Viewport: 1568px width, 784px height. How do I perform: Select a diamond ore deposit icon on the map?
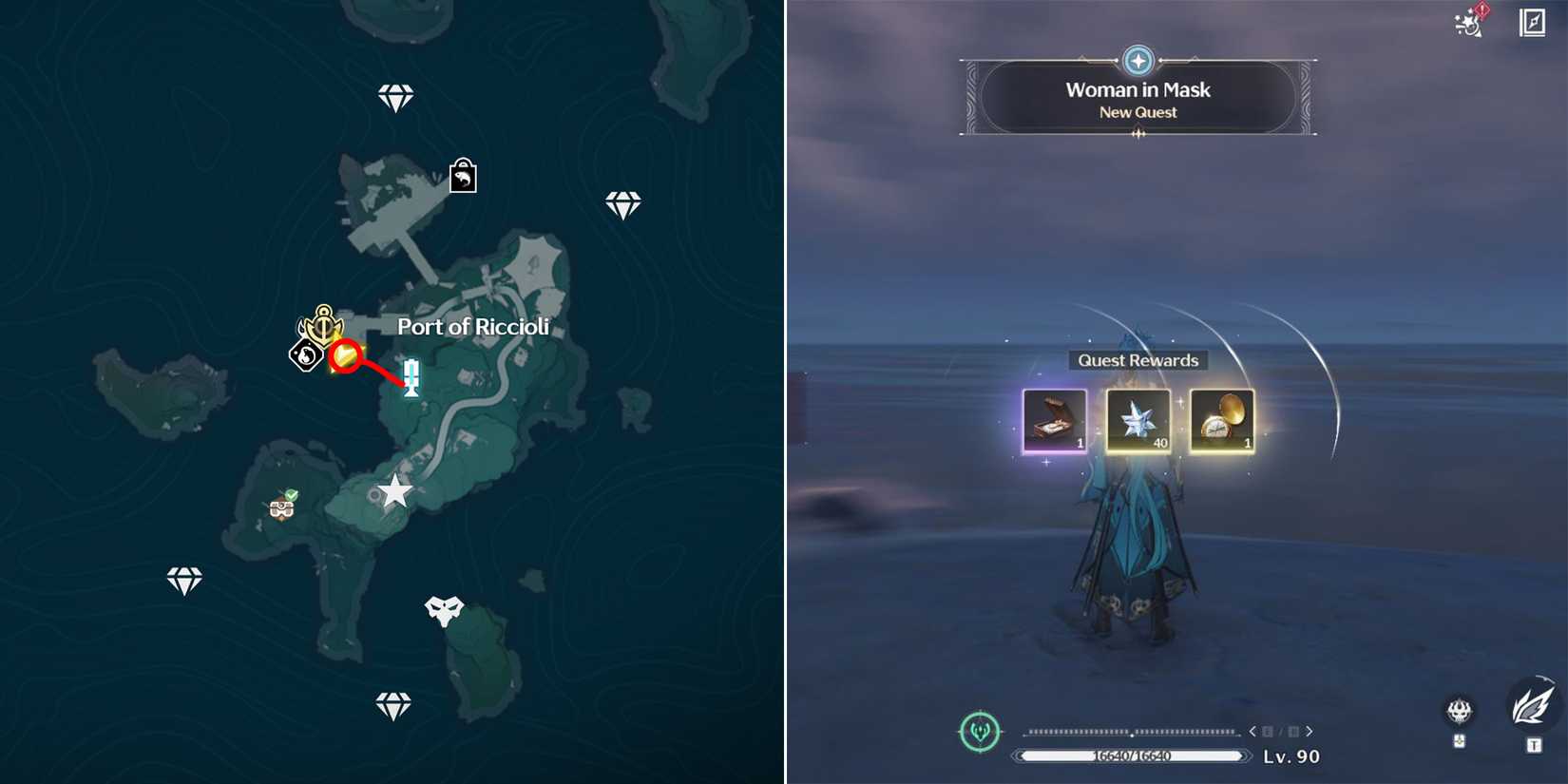(394, 96)
